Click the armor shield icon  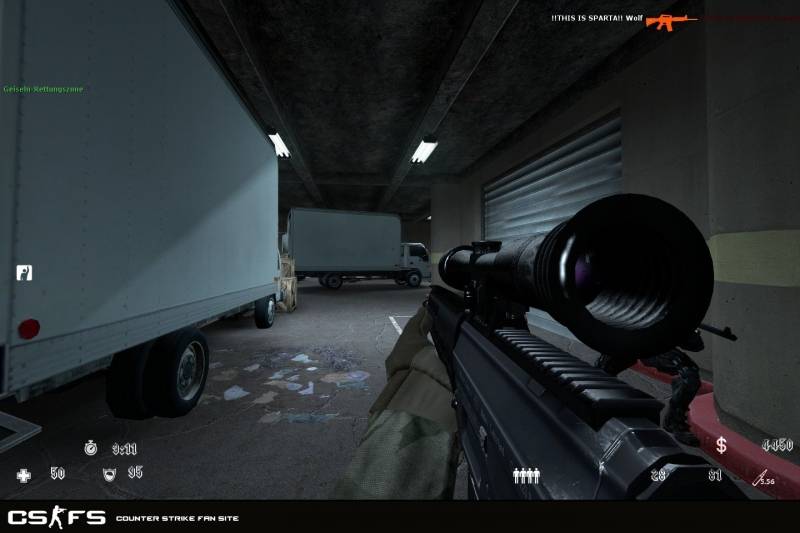click(109, 474)
